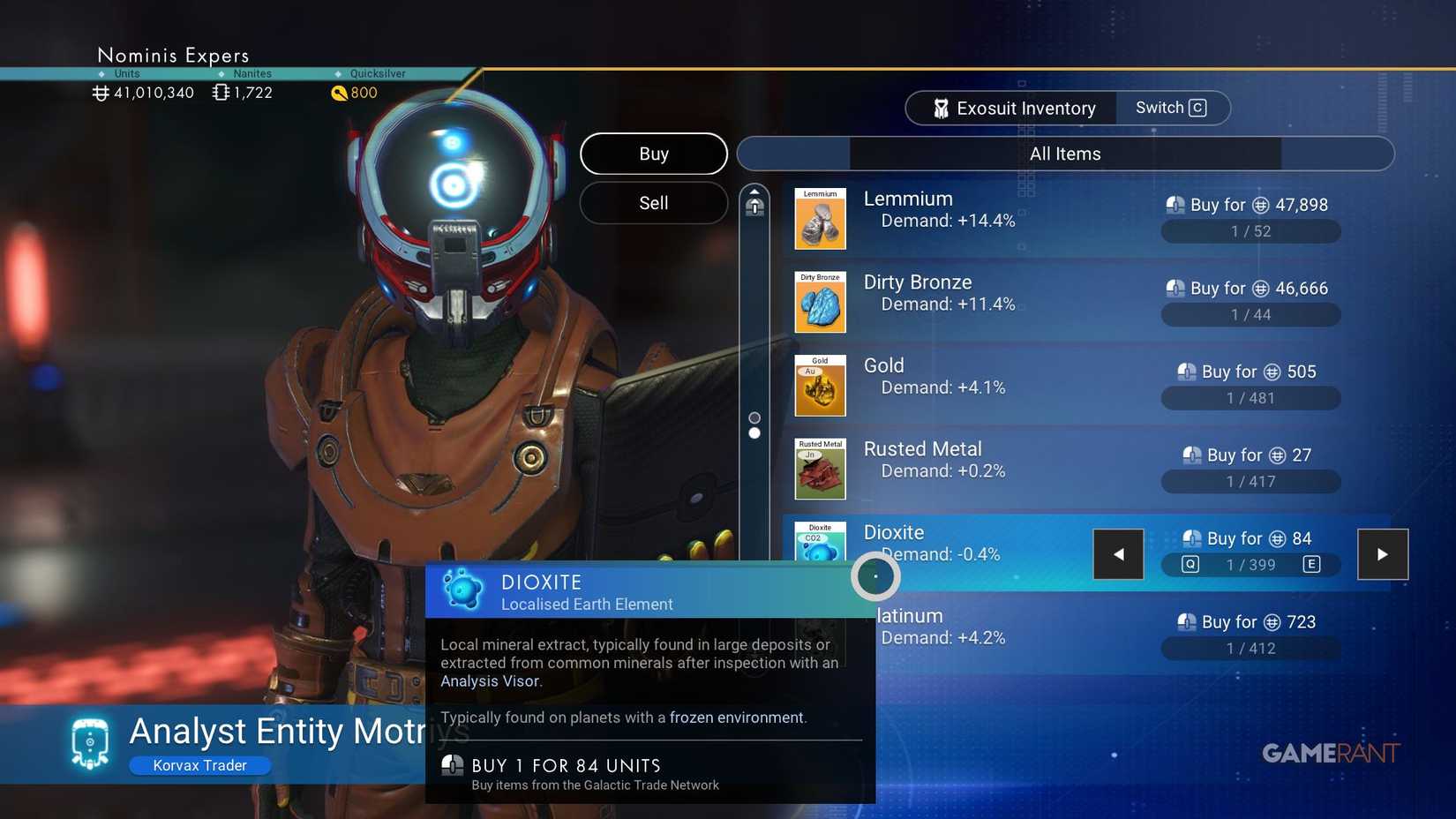Image resolution: width=1456 pixels, height=819 pixels.
Task: Select the Dirty Bronze item thumbnail
Action: tap(819, 302)
